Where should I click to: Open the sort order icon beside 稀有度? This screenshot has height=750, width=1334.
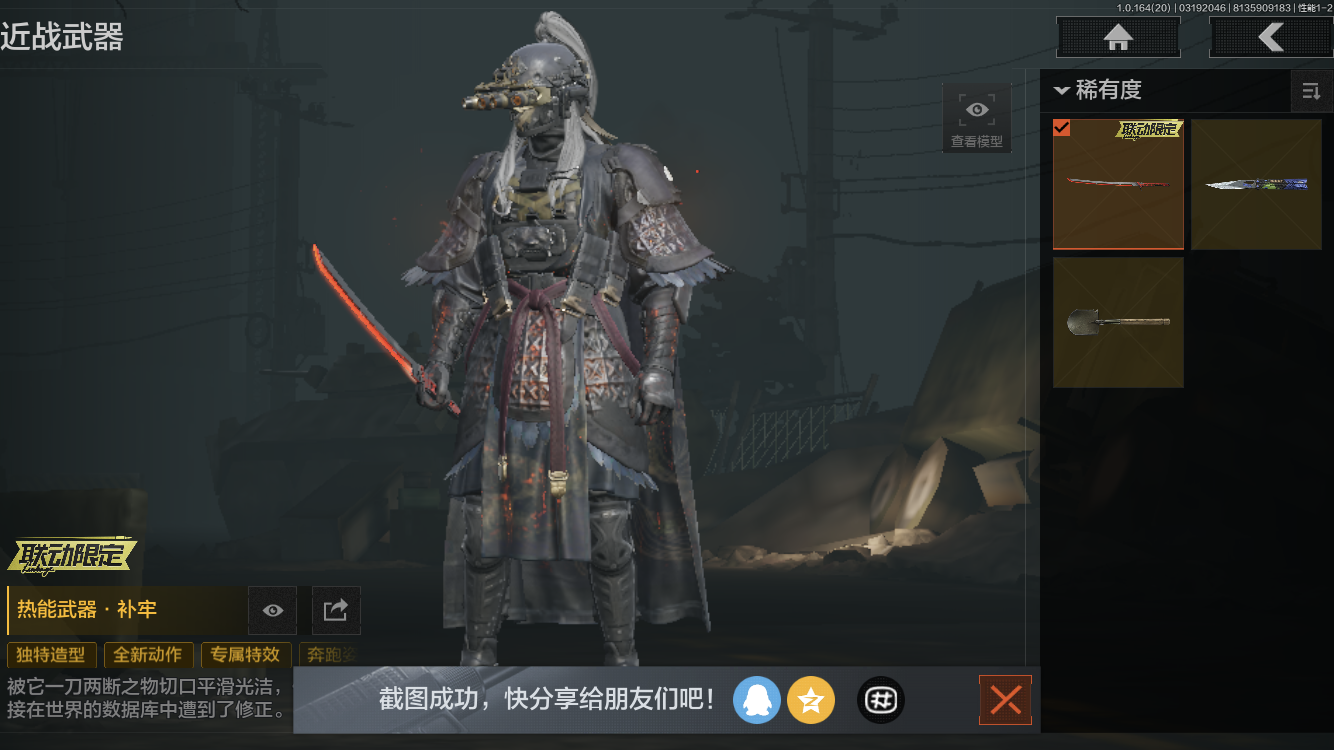tap(1311, 91)
